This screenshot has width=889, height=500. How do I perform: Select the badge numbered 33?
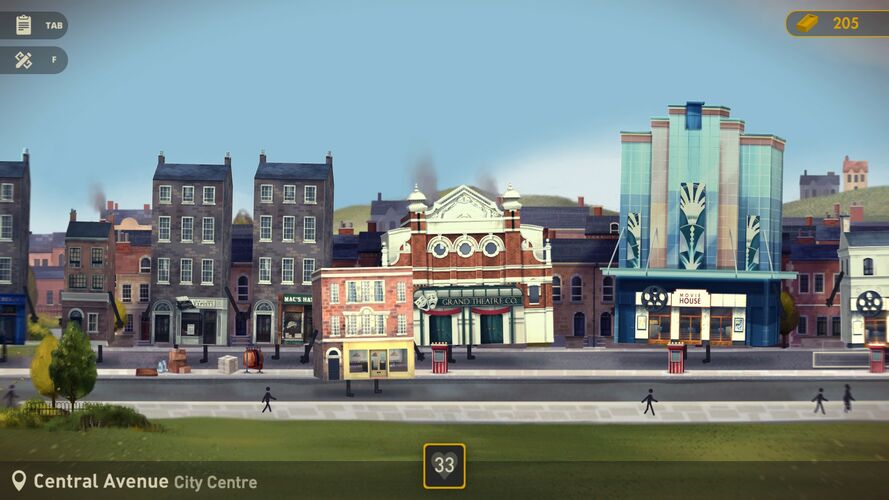[444, 465]
